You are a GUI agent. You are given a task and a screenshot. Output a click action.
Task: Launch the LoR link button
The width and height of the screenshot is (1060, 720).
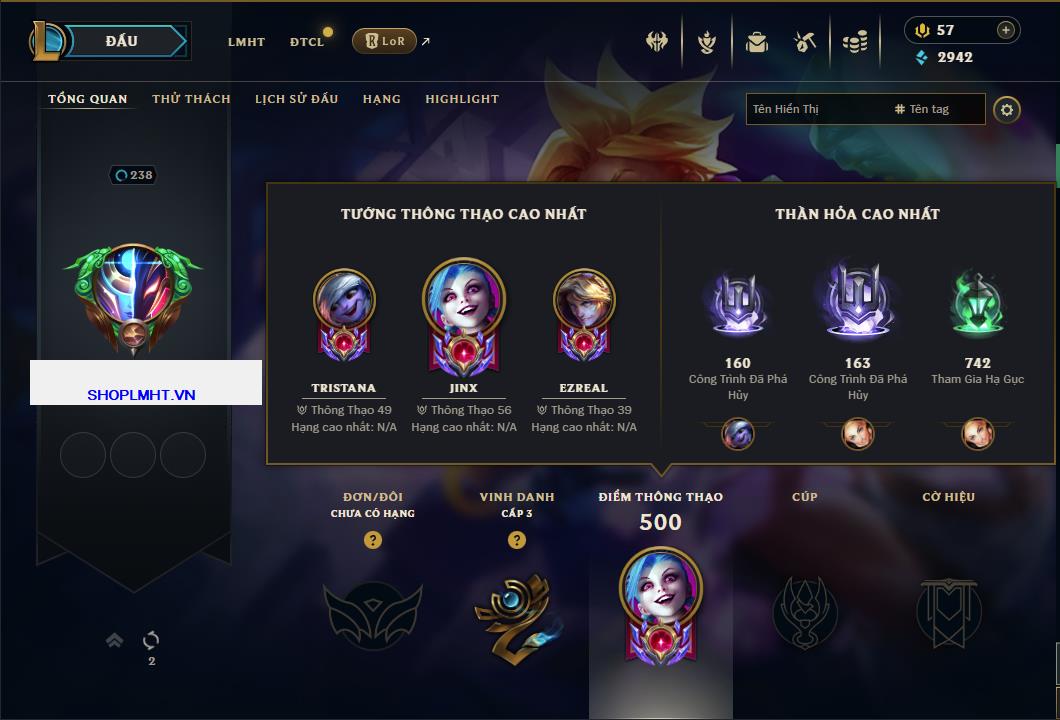click(384, 41)
